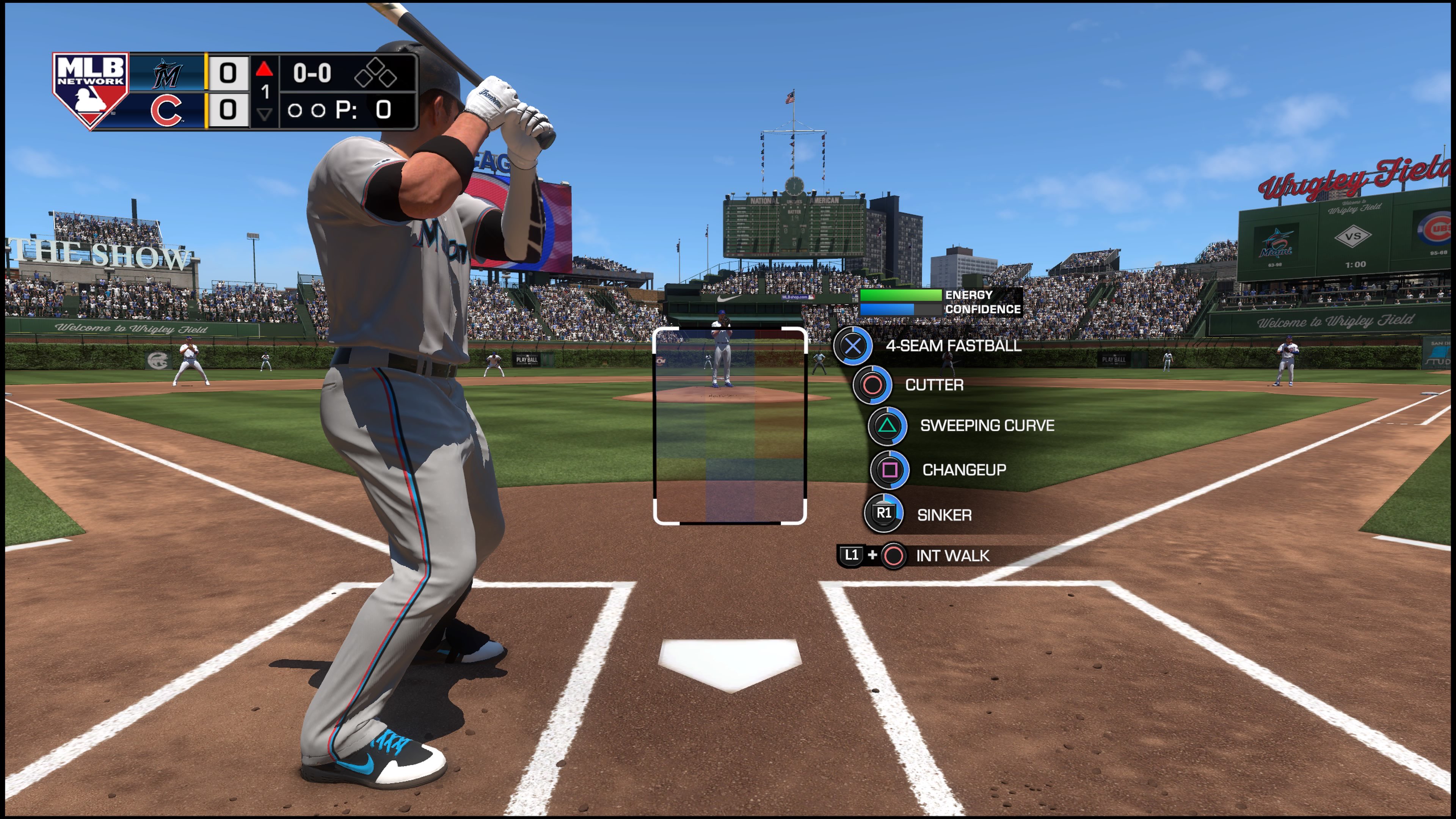Select the Int Walk option
Screen dimensions: 1456x819
tap(952, 555)
